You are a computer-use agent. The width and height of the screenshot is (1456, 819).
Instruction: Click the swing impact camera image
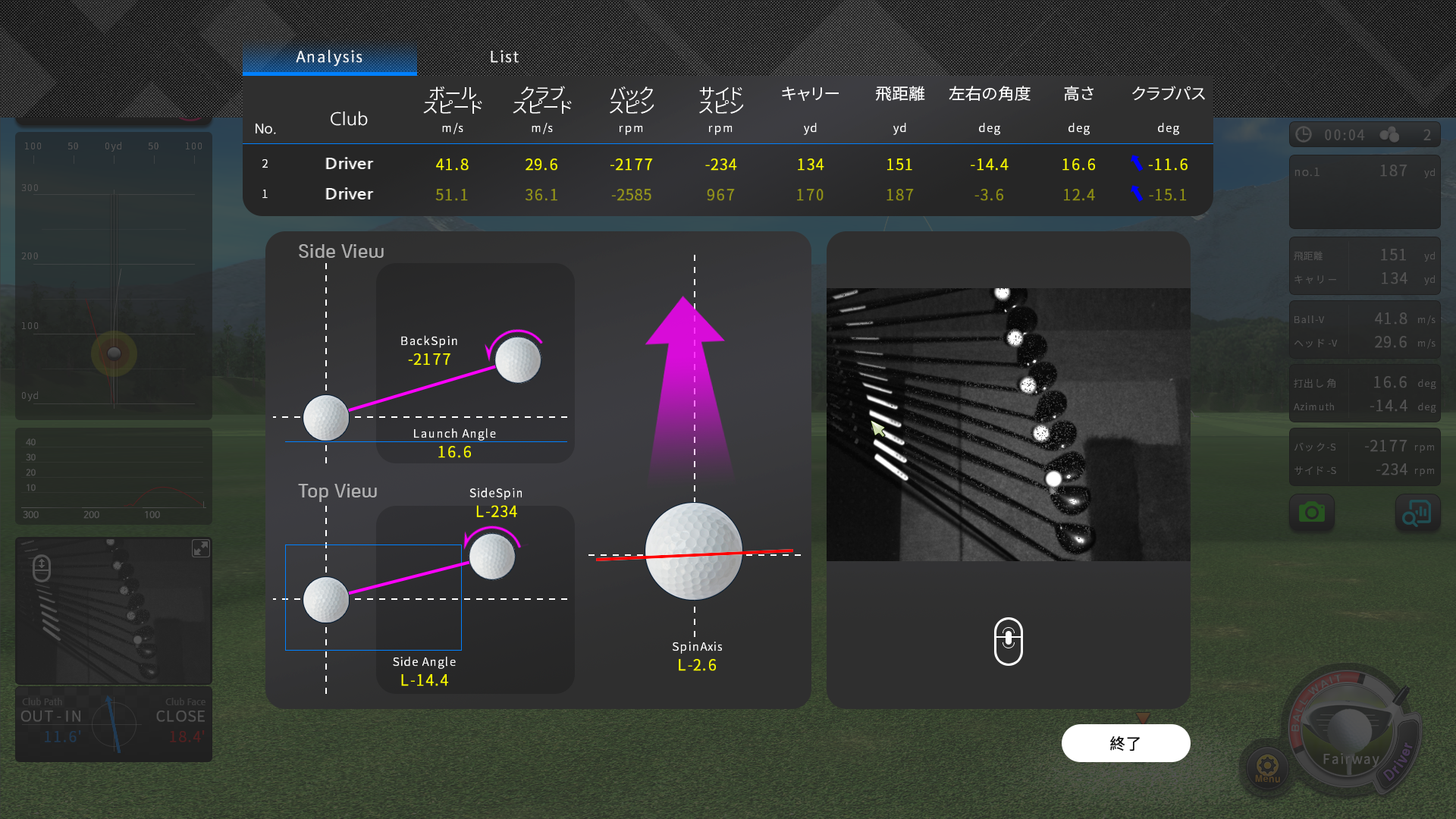click(x=1008, y=424)
